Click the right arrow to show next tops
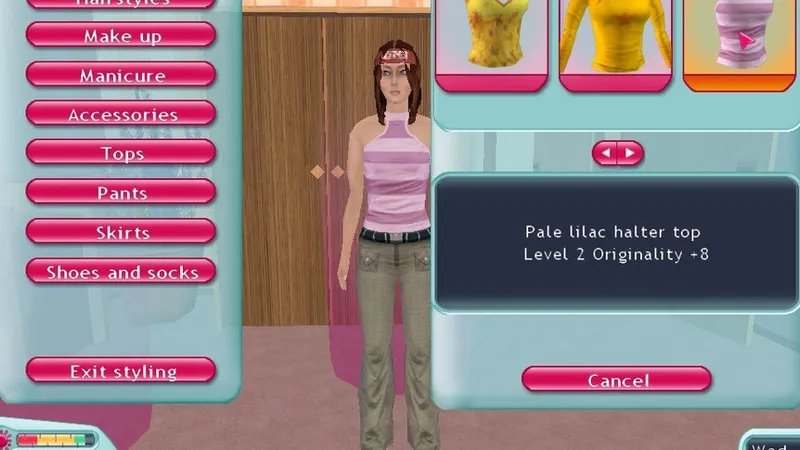Image resolution: width=800 pixels, height=450 pixels. [630, 154]
